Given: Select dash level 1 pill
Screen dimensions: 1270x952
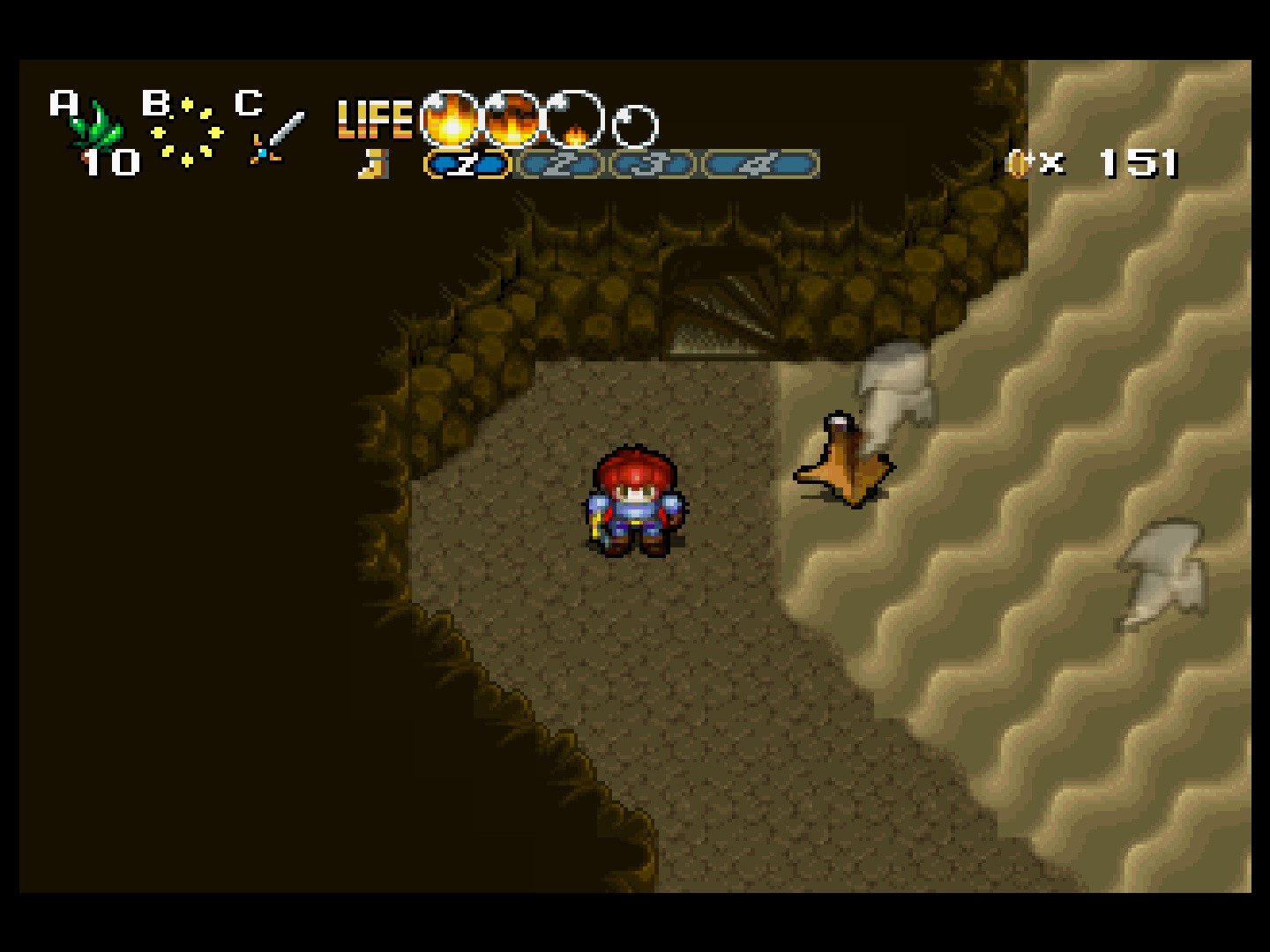Looking at the screenshot, I should pyautogui.click(x=467, y=164).
